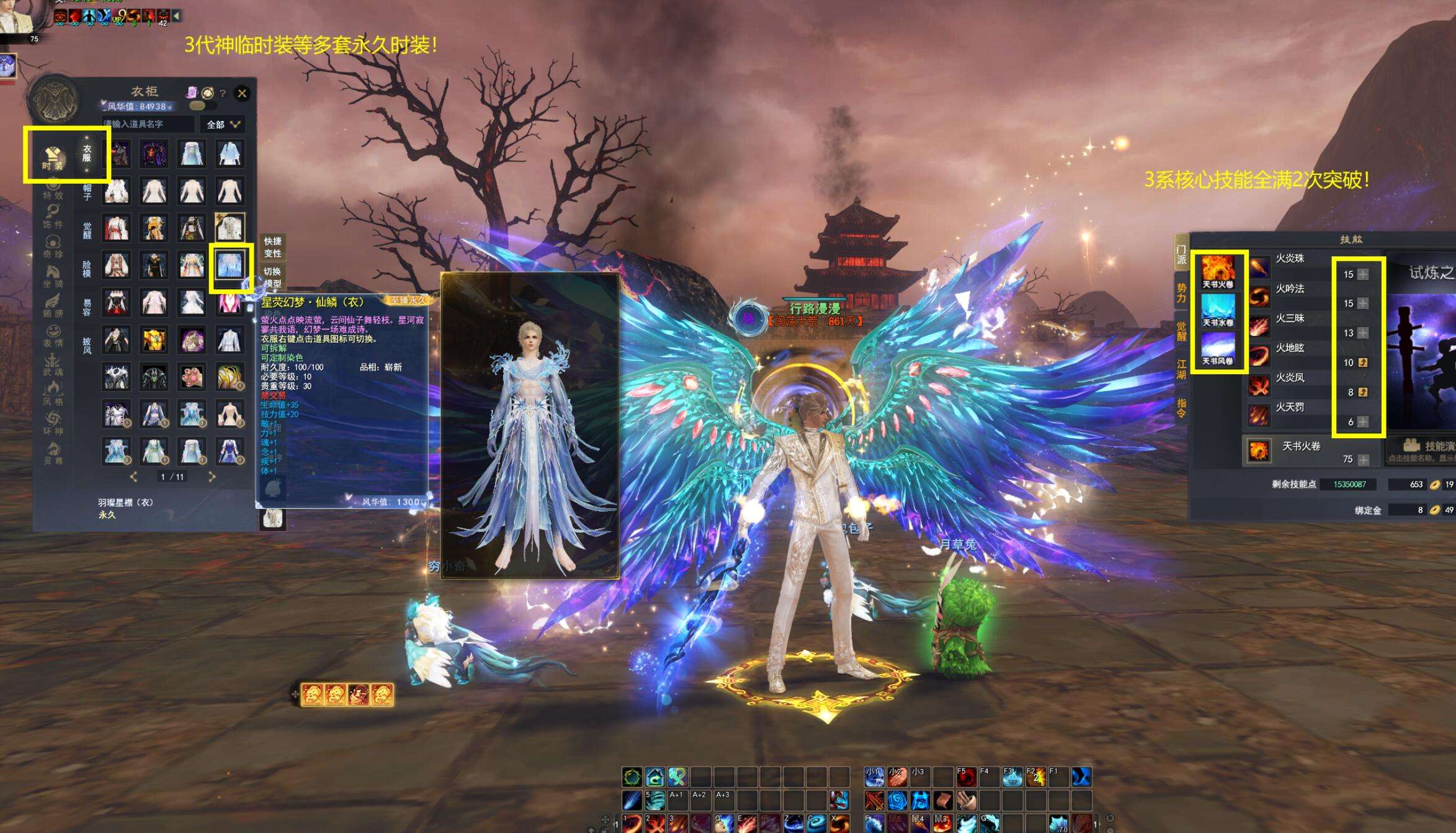
Task: Pick the yellow armor costume slot
Action: [x=154, y=340]
